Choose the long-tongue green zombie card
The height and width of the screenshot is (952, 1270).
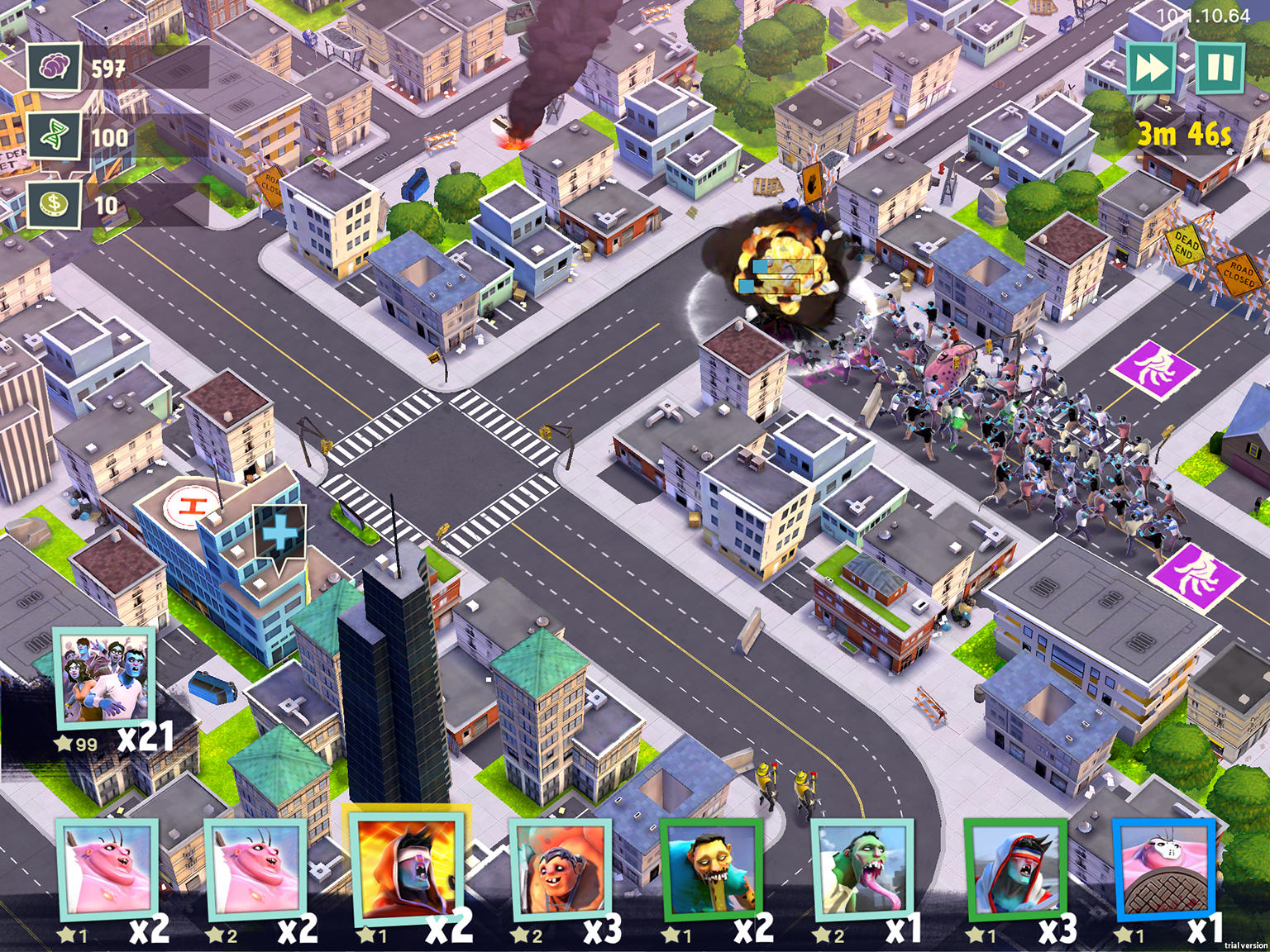click(862, 870)
